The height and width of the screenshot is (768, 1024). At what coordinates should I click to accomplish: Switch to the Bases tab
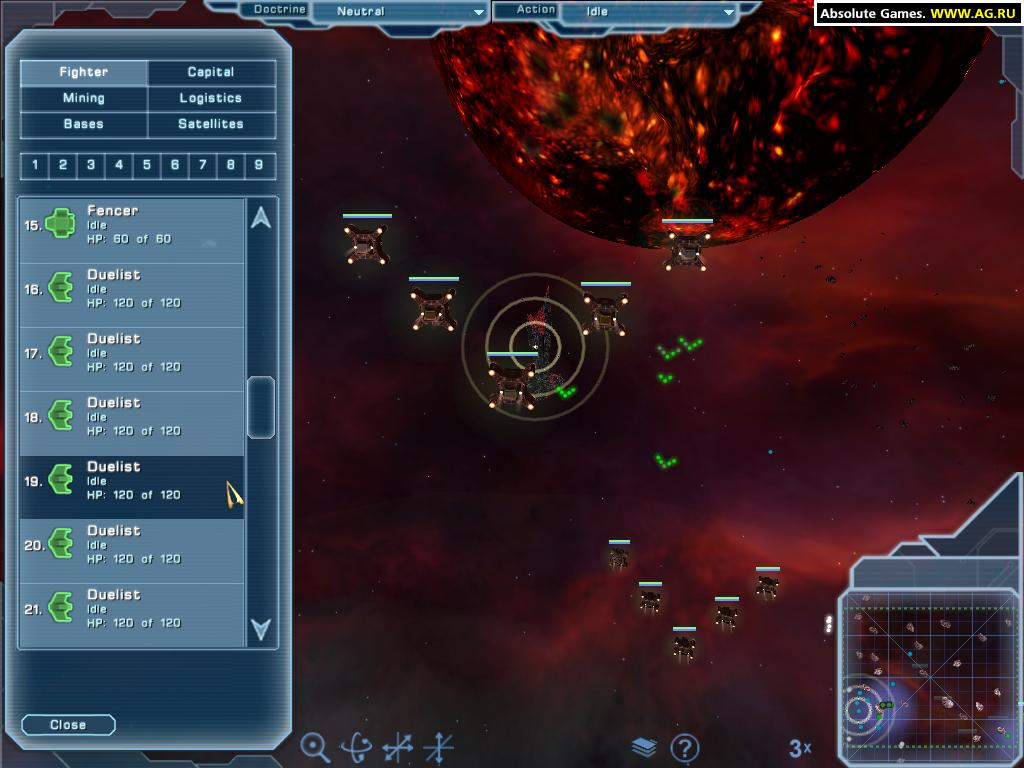point(84,124)
